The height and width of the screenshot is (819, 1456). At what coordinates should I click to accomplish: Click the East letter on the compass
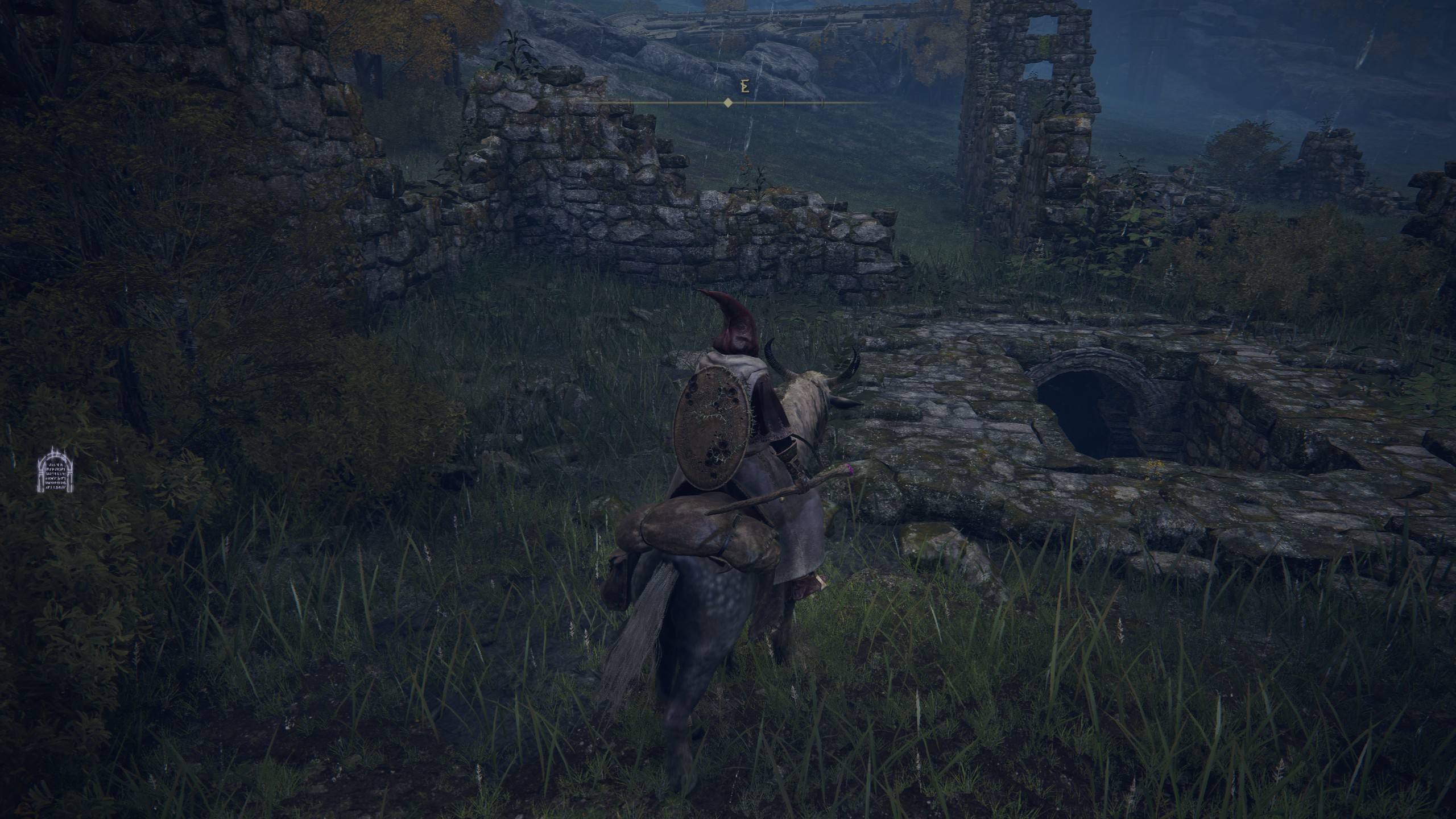coord(743,86)
